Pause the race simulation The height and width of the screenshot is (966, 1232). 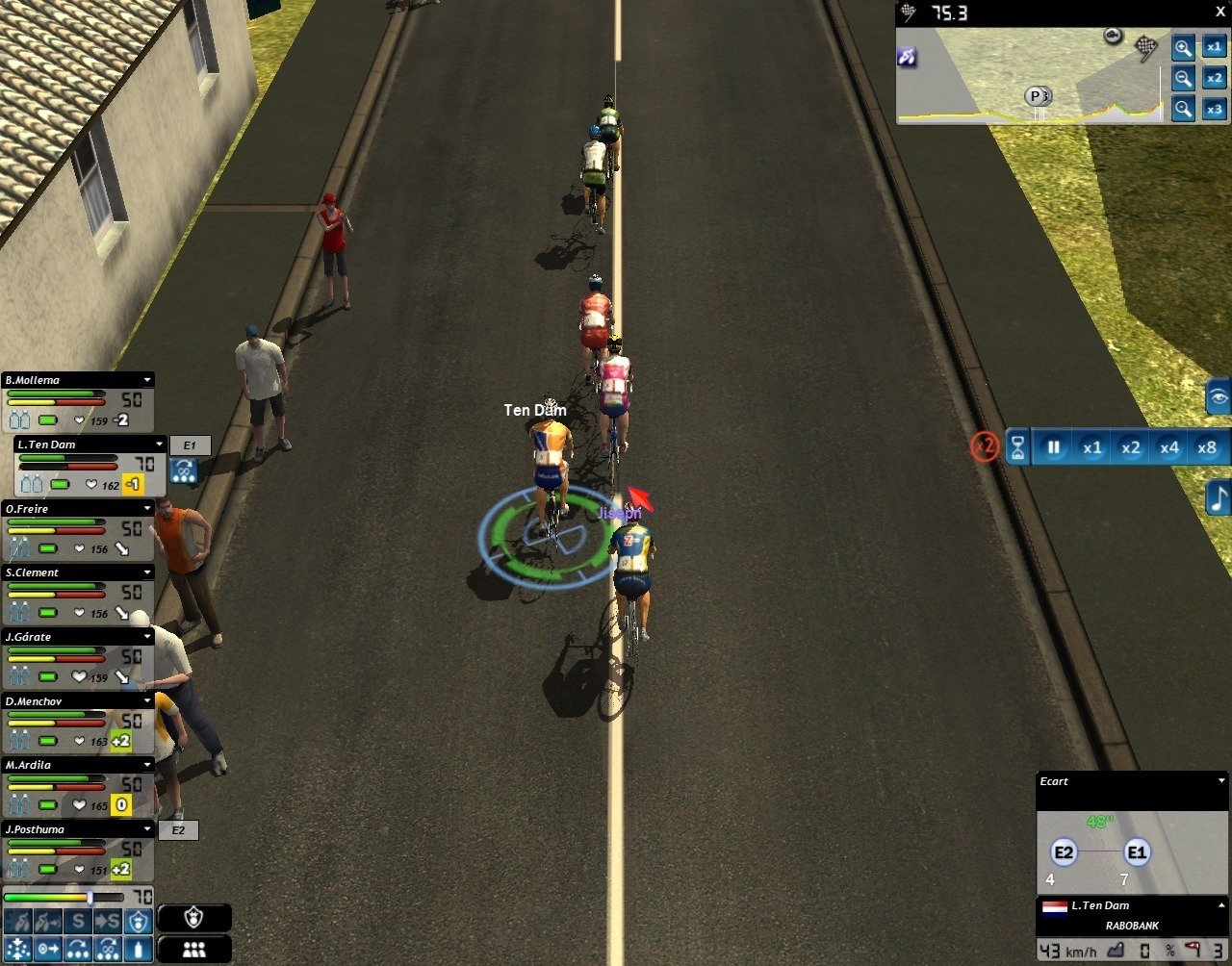[x=1054, y=447]
